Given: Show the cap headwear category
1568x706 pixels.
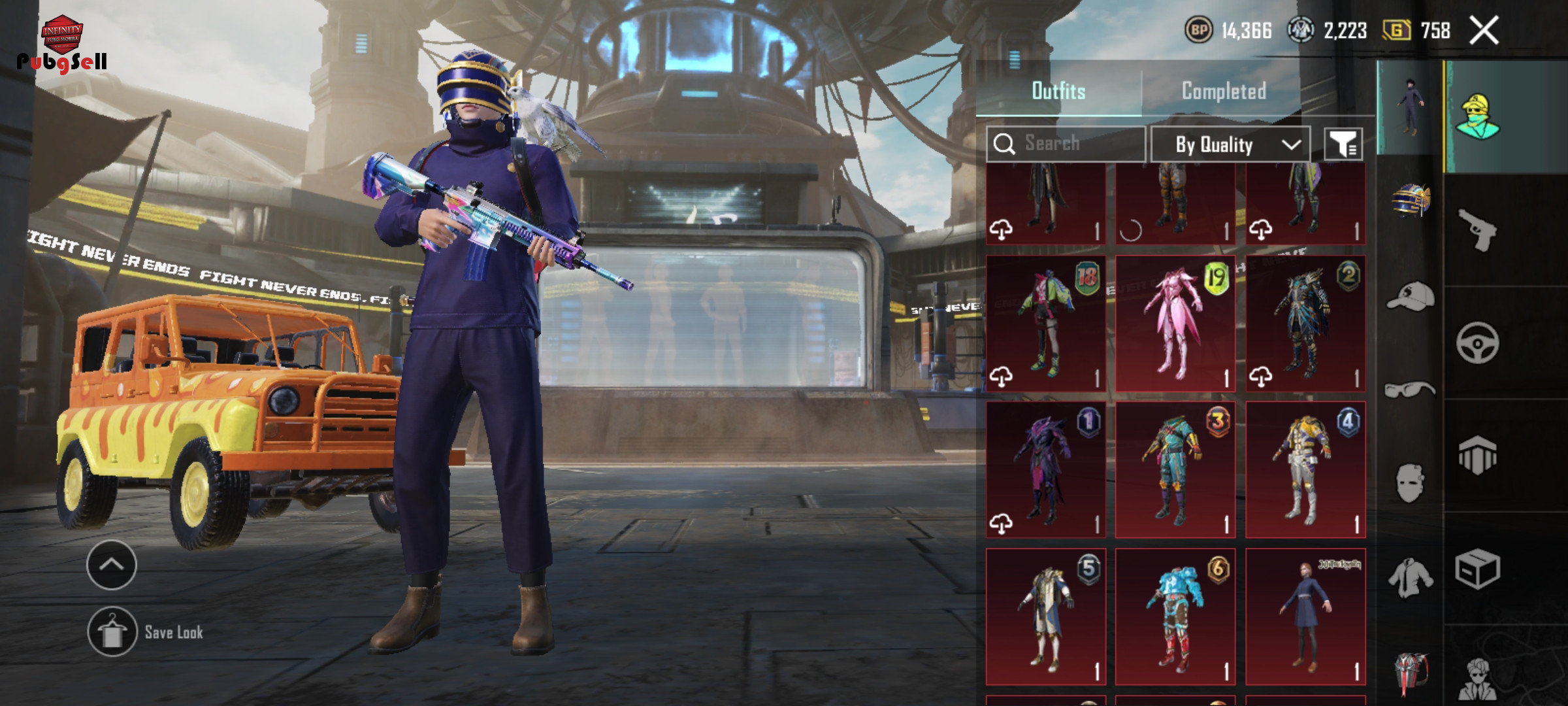Looking at the screenshot, I should click(1411, 297).
